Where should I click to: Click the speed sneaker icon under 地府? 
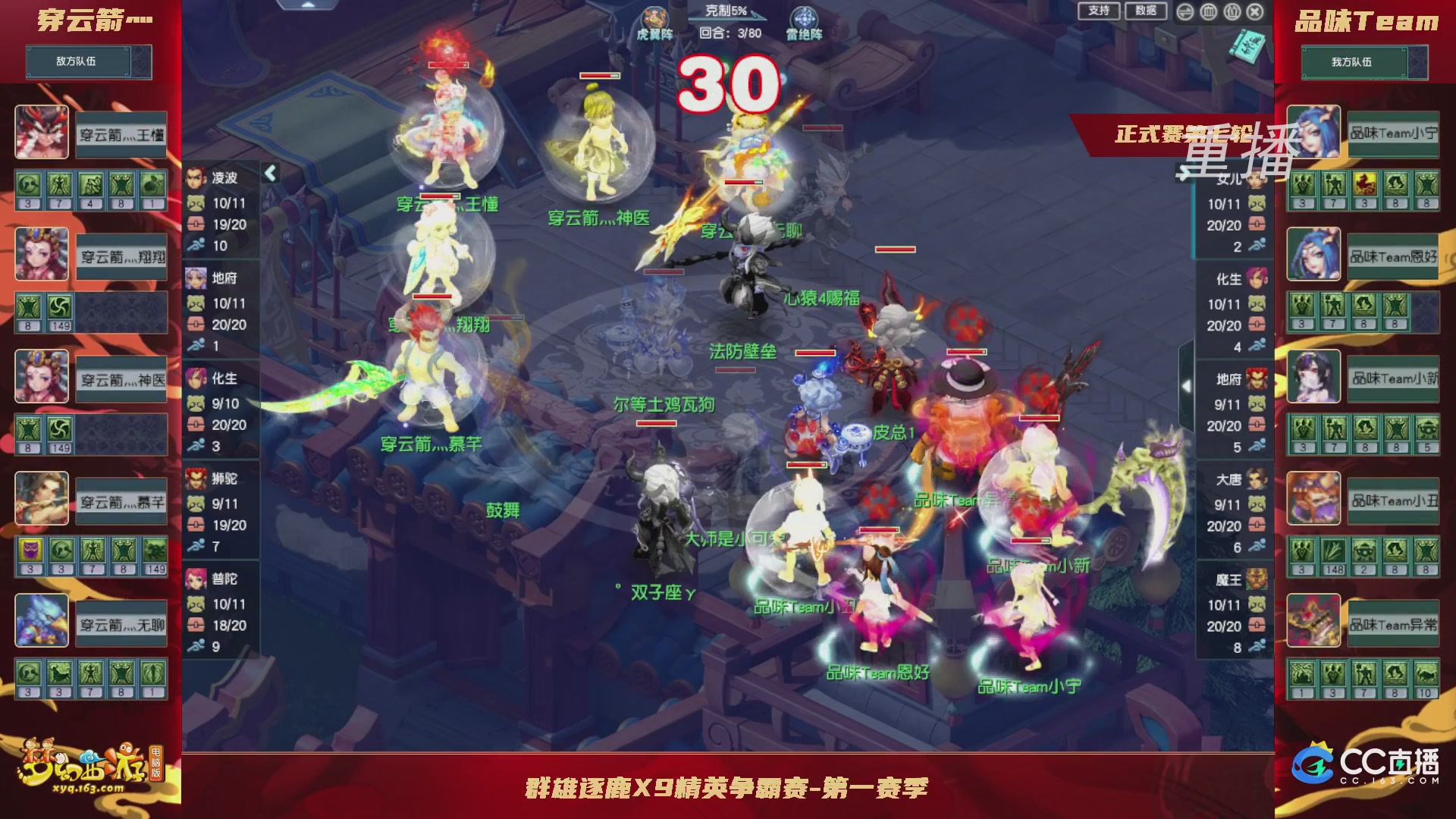coord(196,345)
